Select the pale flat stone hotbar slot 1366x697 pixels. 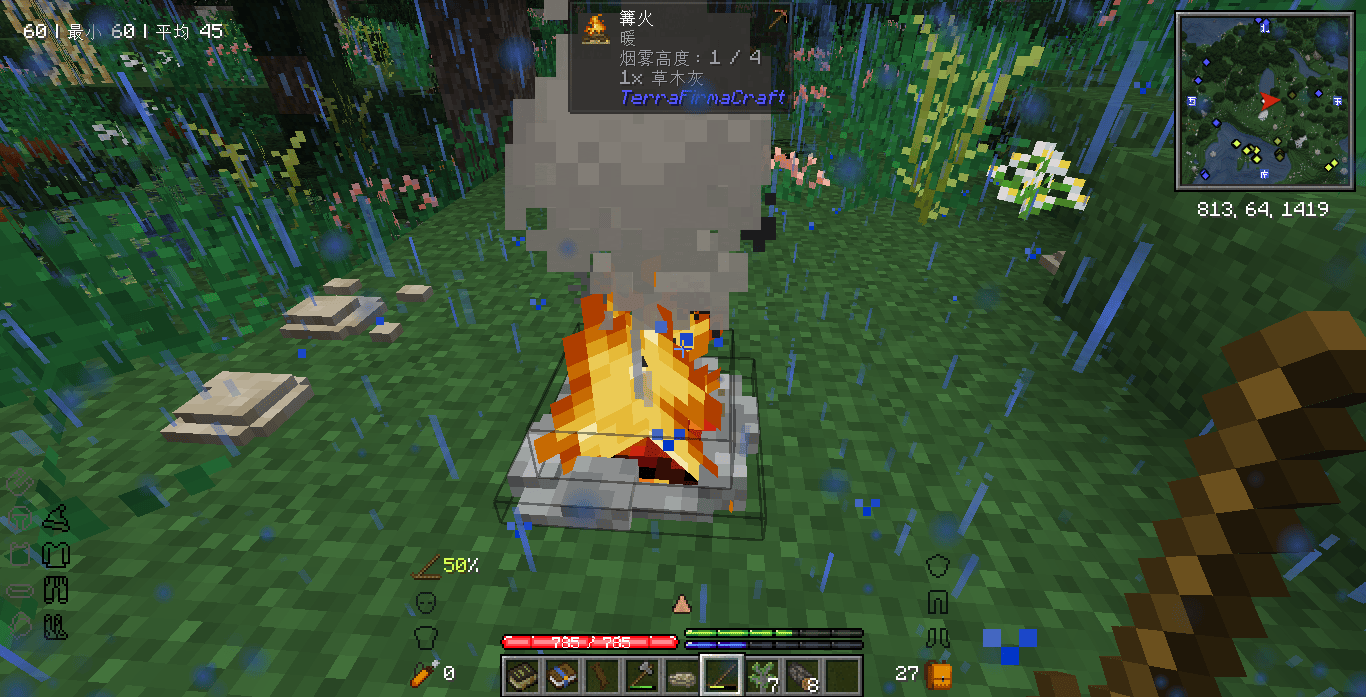[681, 675]
